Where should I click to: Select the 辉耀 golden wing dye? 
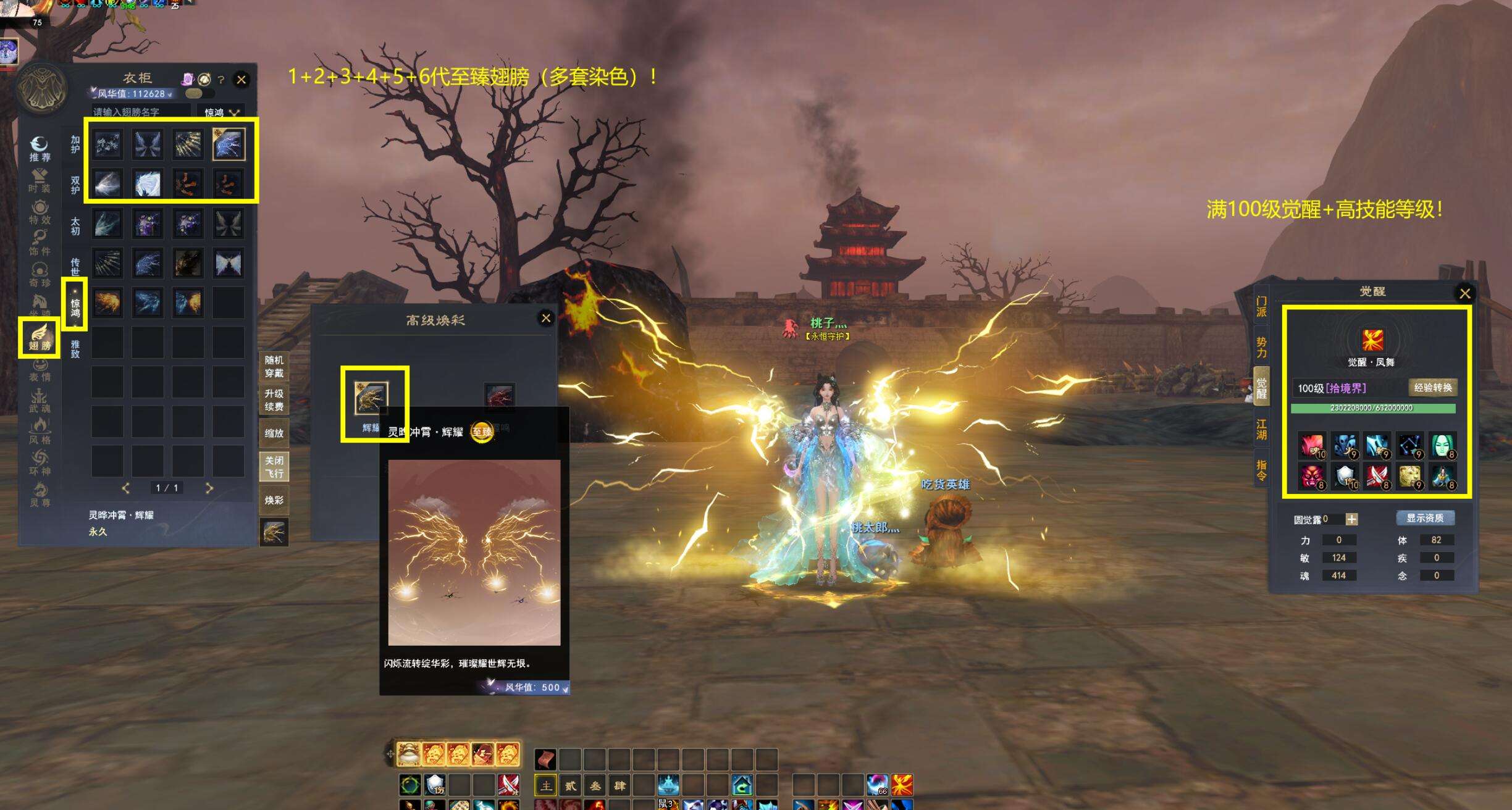pyautogui.click(x=371, y=398)
